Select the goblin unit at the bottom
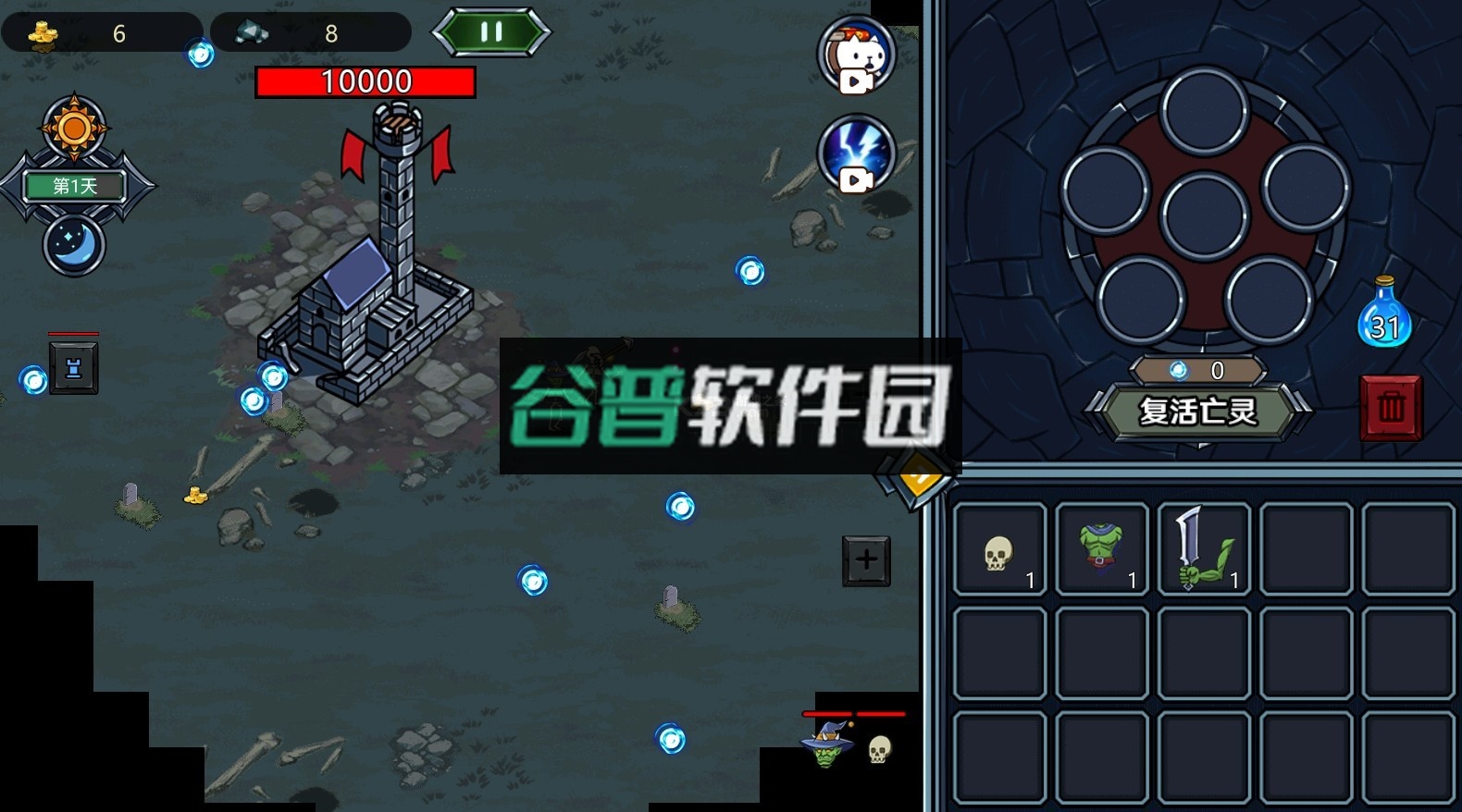The width and height of the screenshot is (1462, 812). pos(826,749)
